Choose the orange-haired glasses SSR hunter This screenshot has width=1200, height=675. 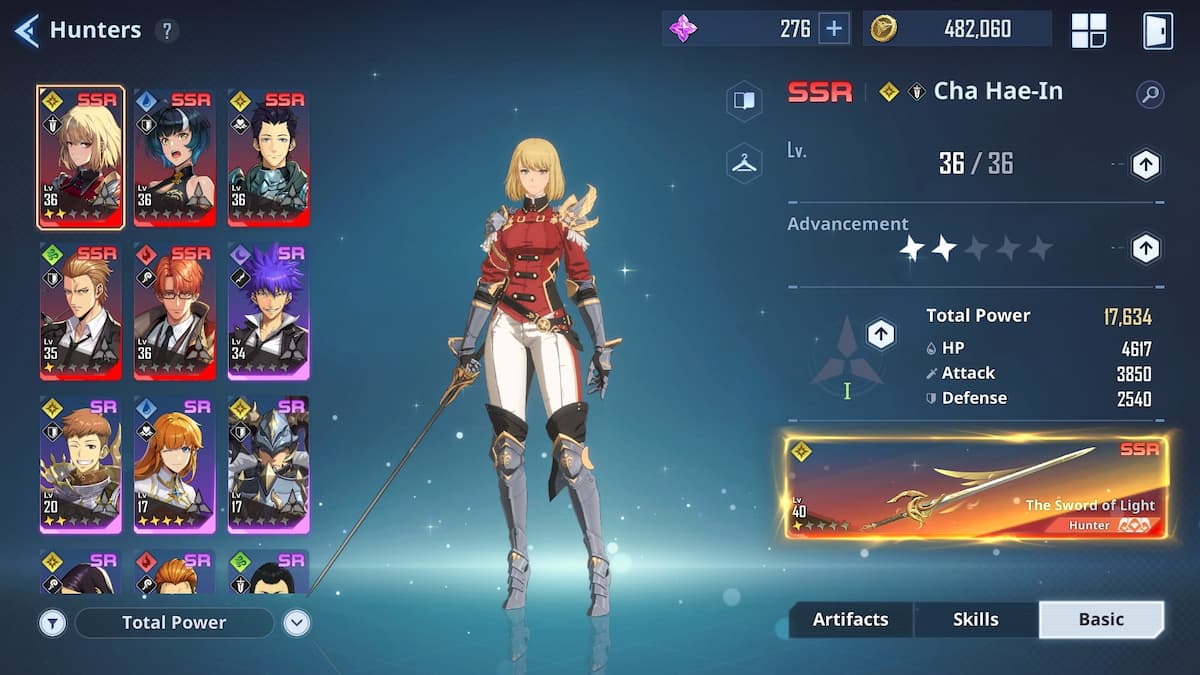pyautogui.click(x=174, y=311)
